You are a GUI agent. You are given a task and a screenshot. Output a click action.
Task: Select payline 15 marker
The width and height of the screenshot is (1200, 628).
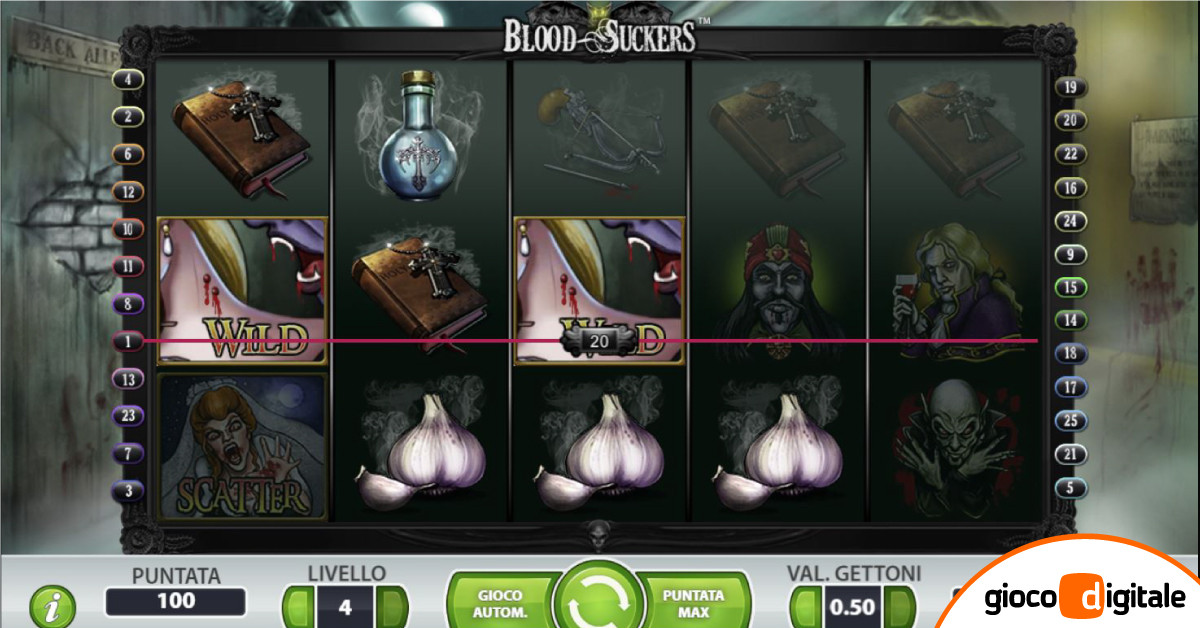coord(1070,287)
